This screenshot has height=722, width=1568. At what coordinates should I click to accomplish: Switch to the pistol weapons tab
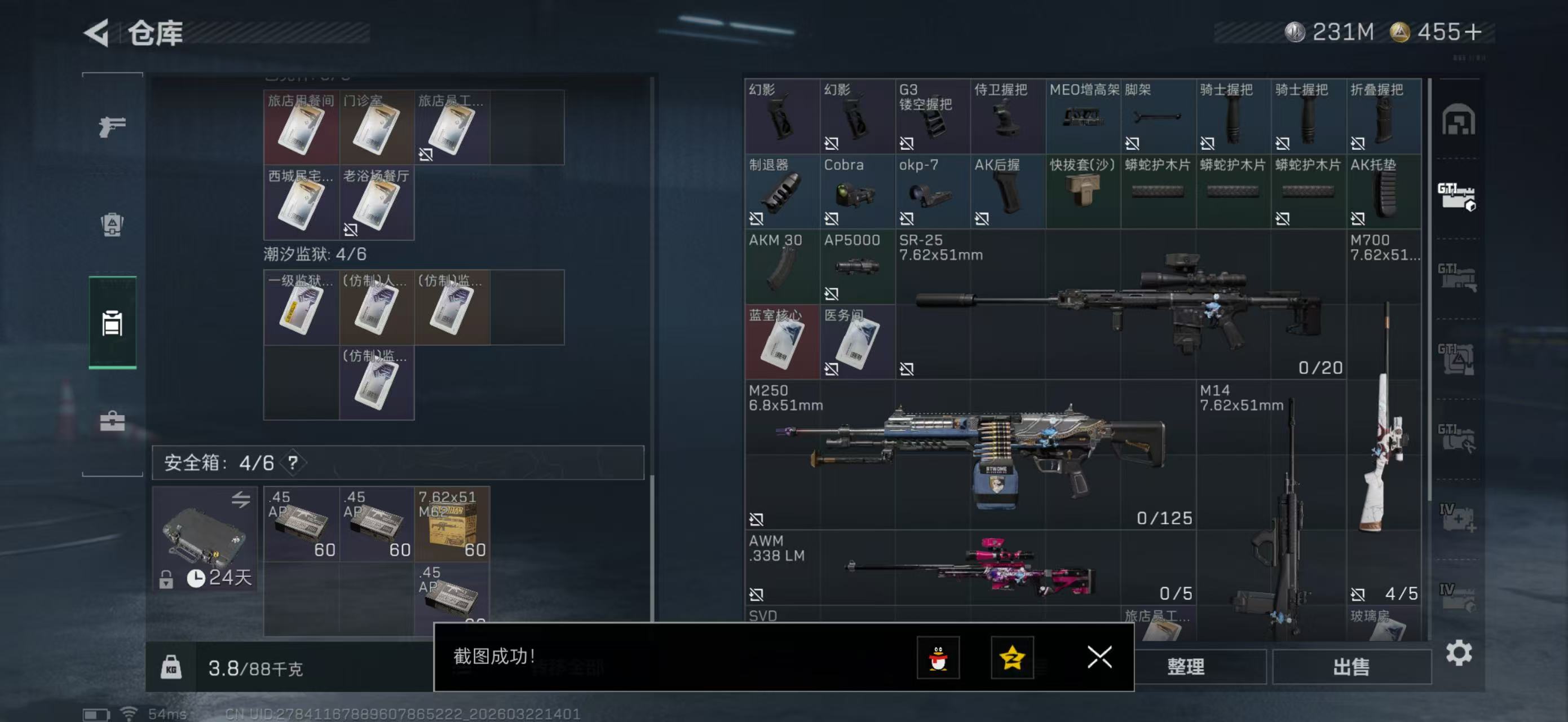(x=112, y=126)
